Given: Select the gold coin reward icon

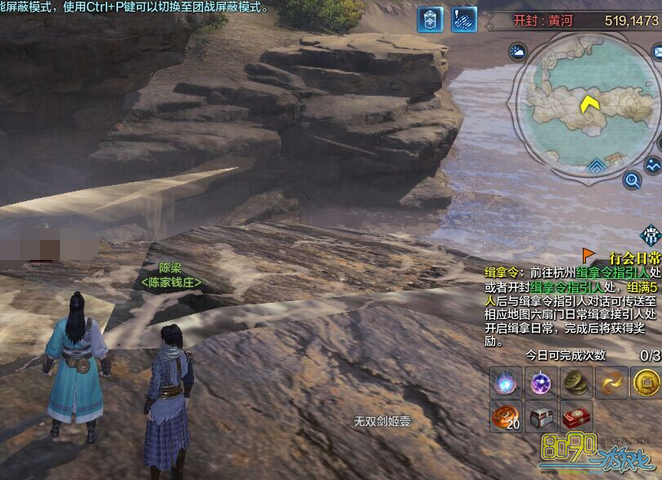Looking at the screenshot, I should click(x=646, y=381).
